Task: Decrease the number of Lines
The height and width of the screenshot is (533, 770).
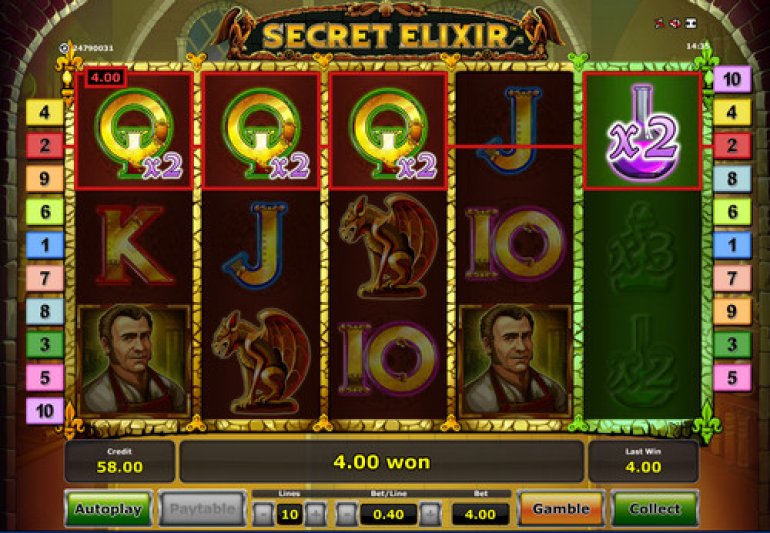Action: (x=263, y=514)
